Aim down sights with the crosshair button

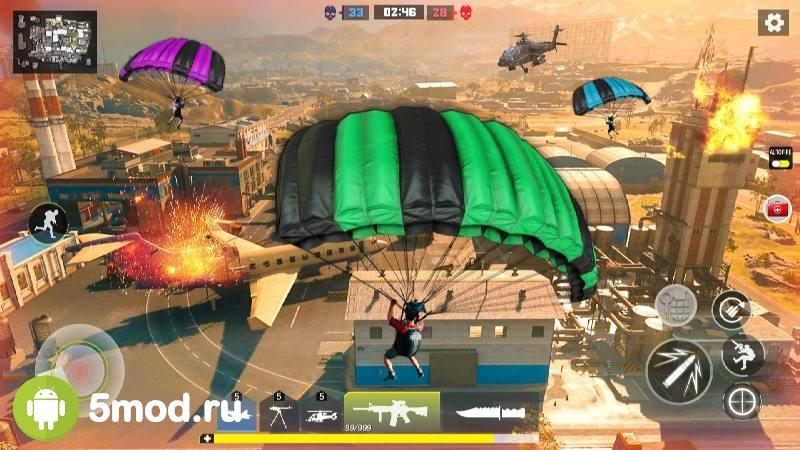(742, 401)
